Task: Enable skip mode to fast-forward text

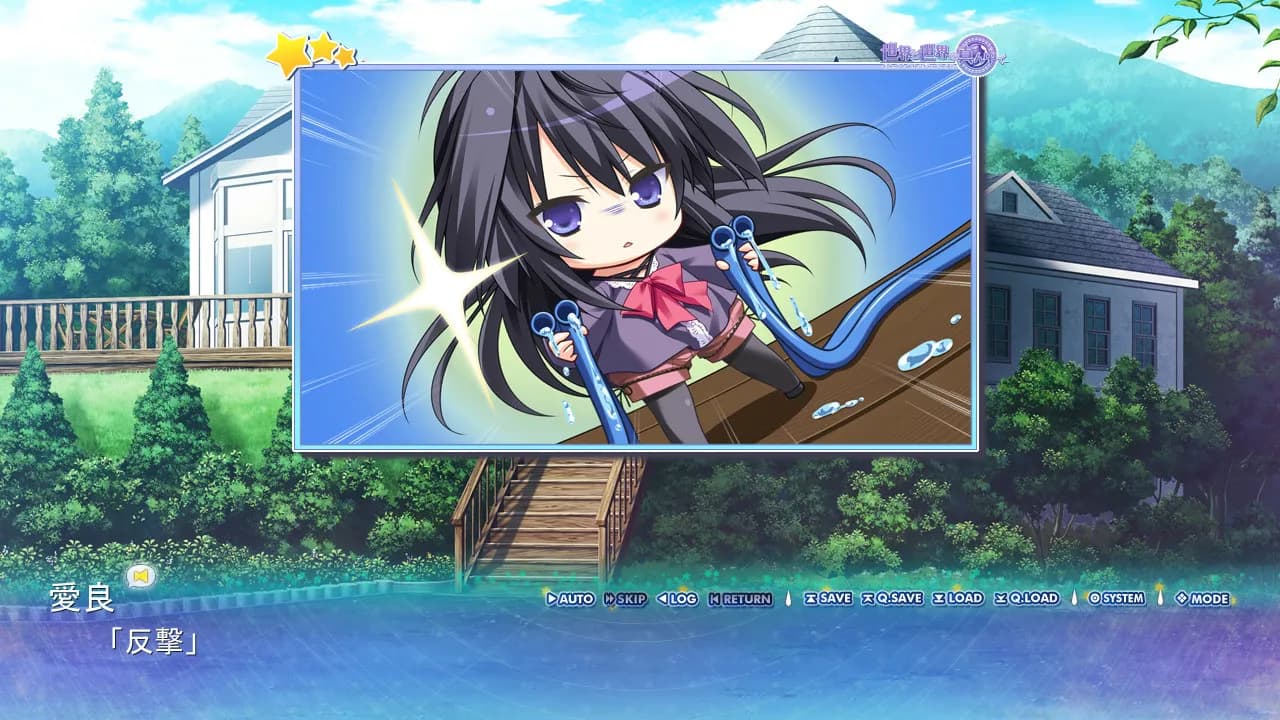Action: (x=625, y=599)
